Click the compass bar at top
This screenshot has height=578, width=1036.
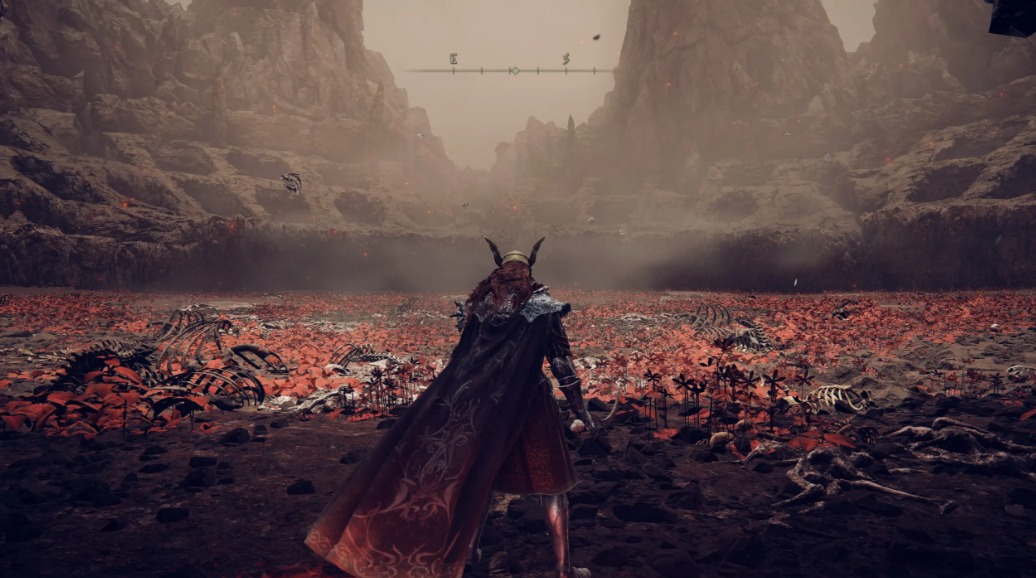pyautogui.click(x=512, y=70)
